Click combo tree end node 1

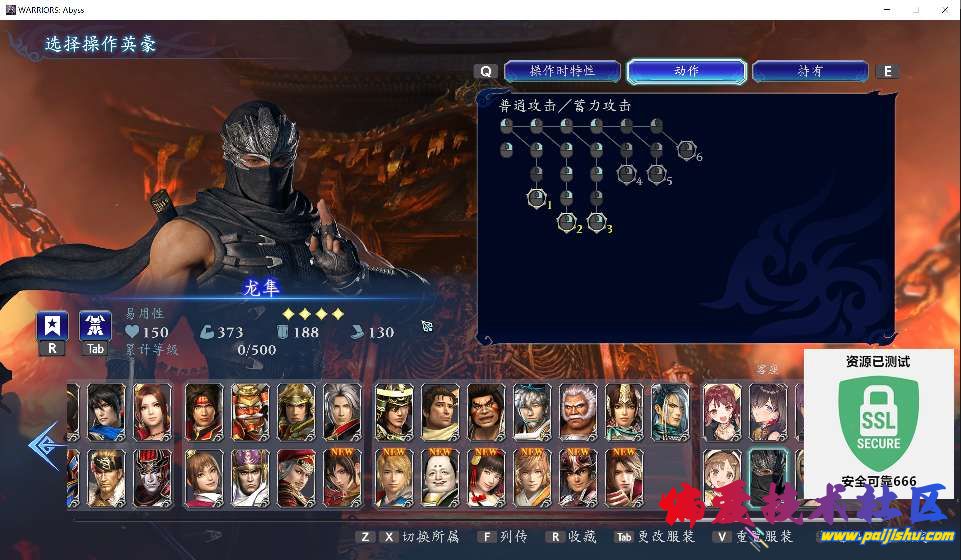point(537,197)
